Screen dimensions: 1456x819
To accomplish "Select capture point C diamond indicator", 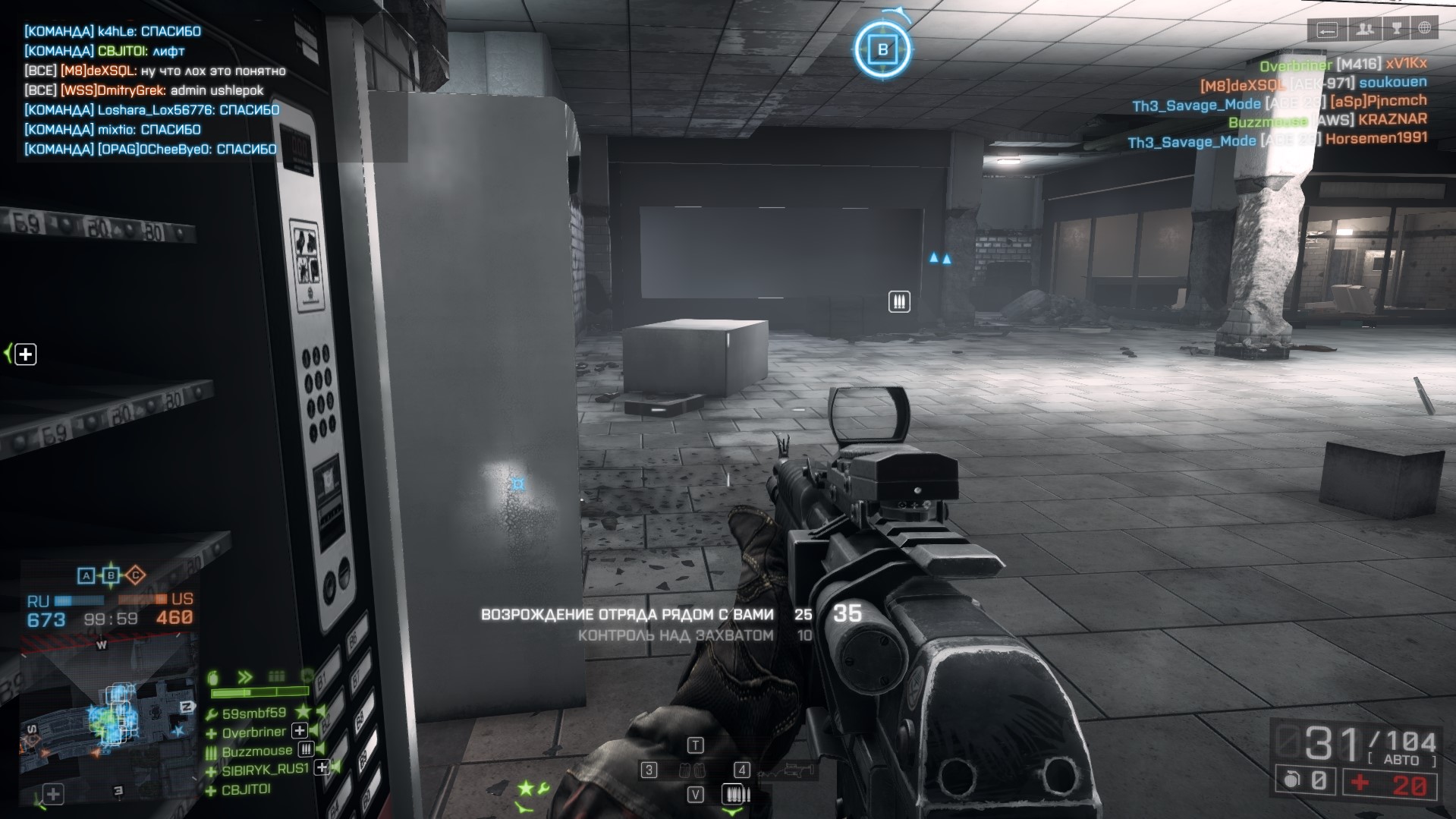I will click(x=135, y=575).
